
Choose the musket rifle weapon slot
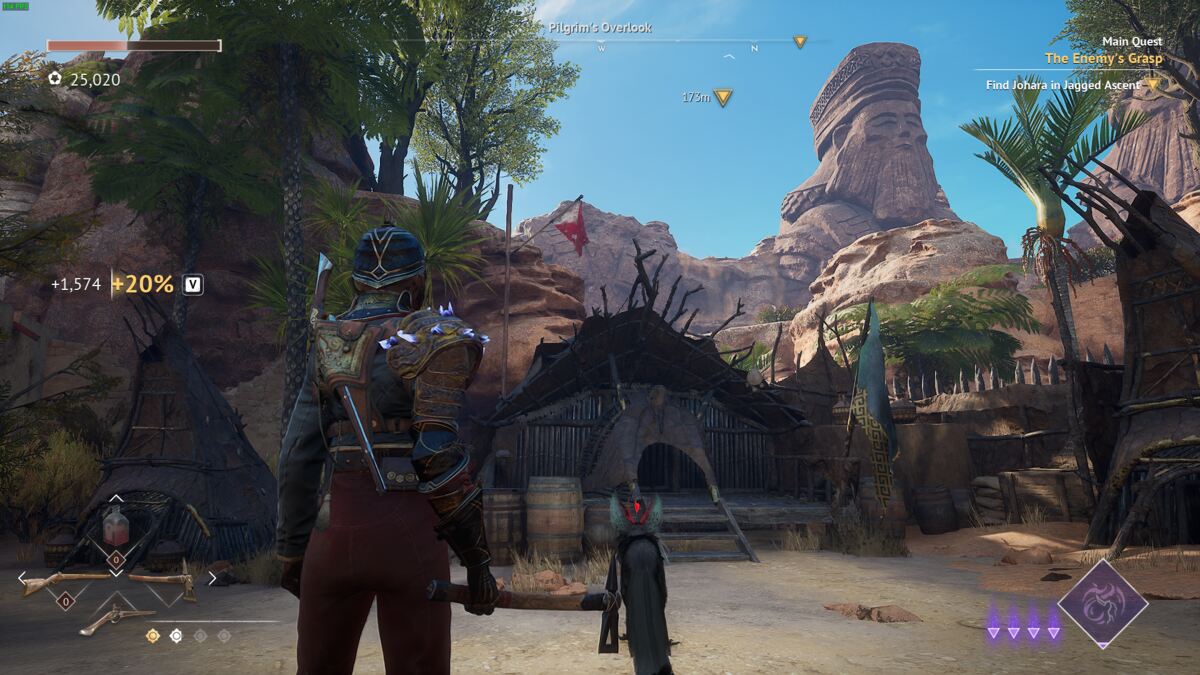tap(67, 580)
